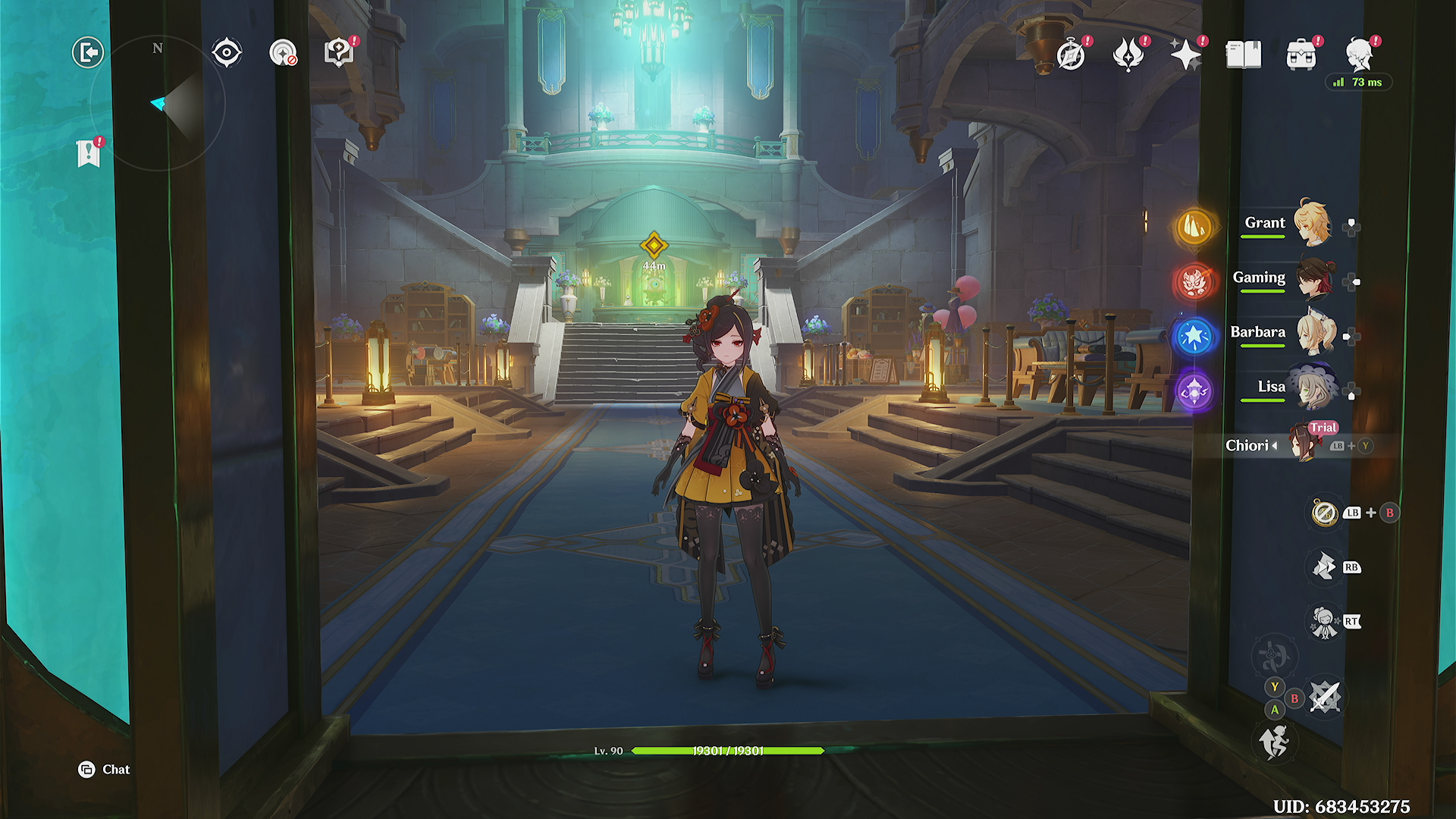Open the inventory backpack icon
This screenshot has width=1456, height=819.
coord(1301,55)
